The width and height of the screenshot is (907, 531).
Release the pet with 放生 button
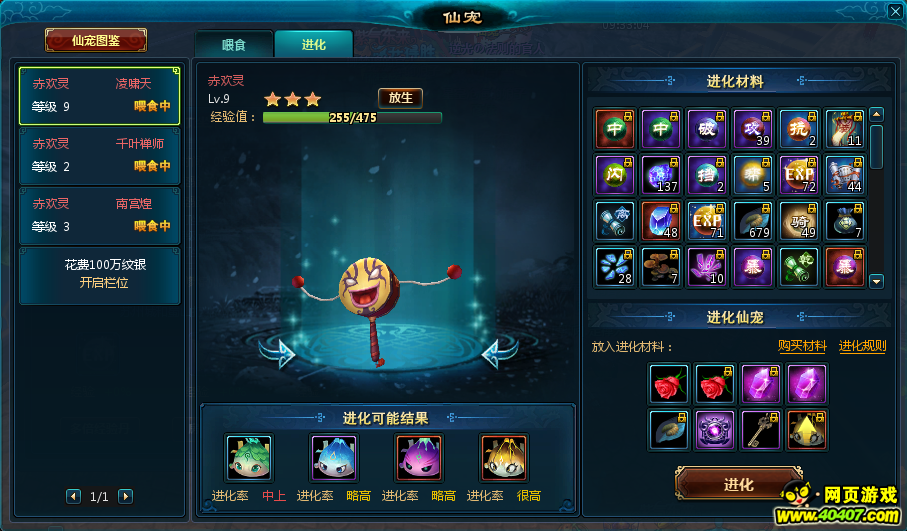coord(400,97)
